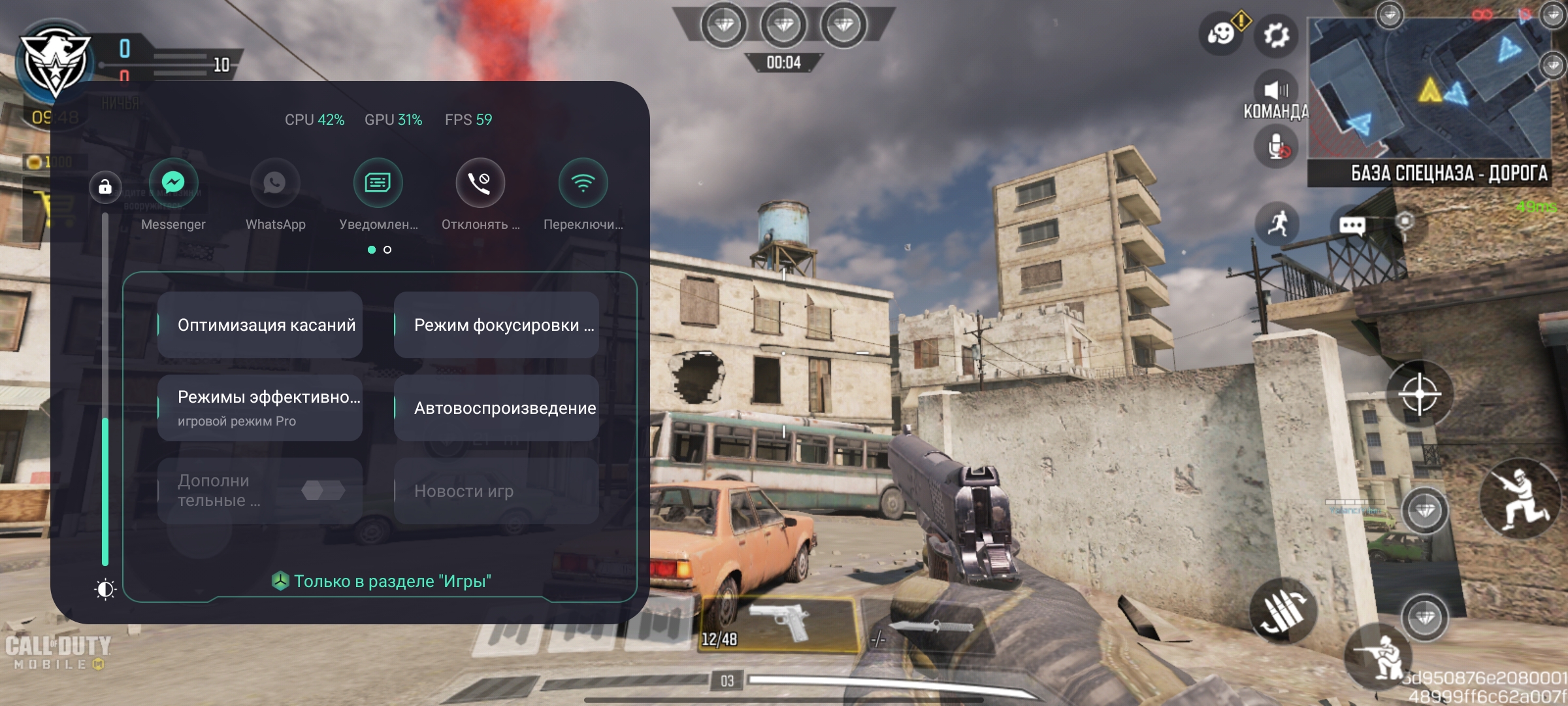Launch WhatsApp shortcut in overlay
This screenshot has width=1568, height=706.
275,183
